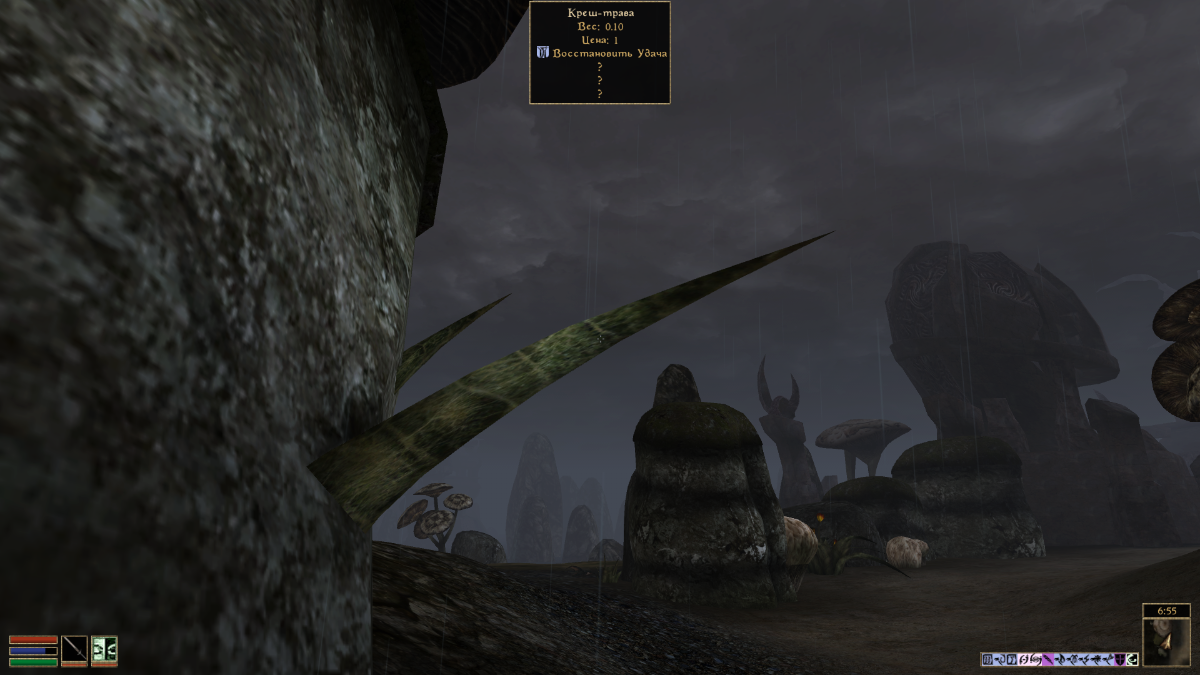Open the minimap in the corner
This screenshot has height=675, width=1200.
pyautogui.click(x=1165, y=642)
